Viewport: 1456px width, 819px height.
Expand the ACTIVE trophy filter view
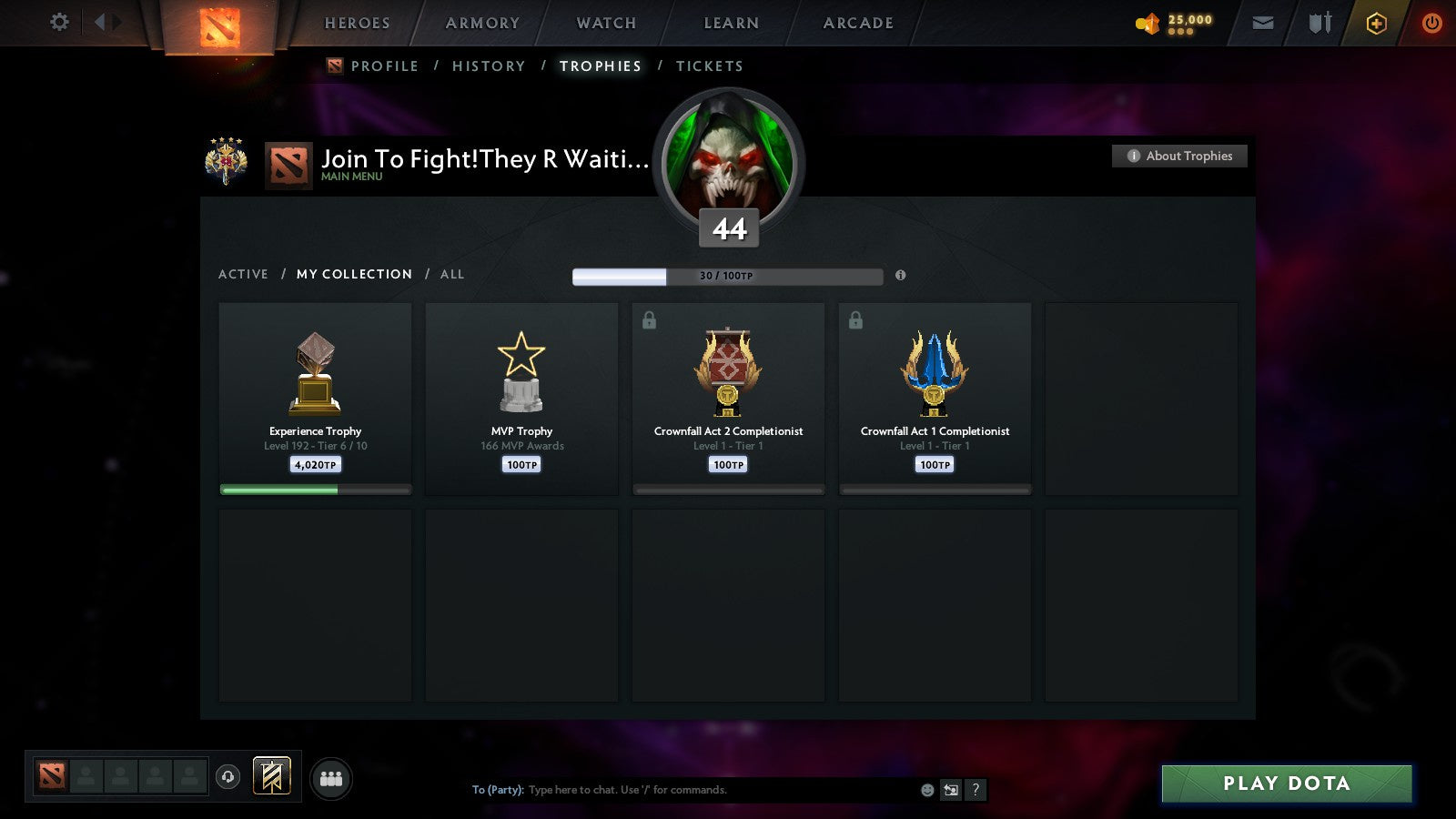coord(244,274)
